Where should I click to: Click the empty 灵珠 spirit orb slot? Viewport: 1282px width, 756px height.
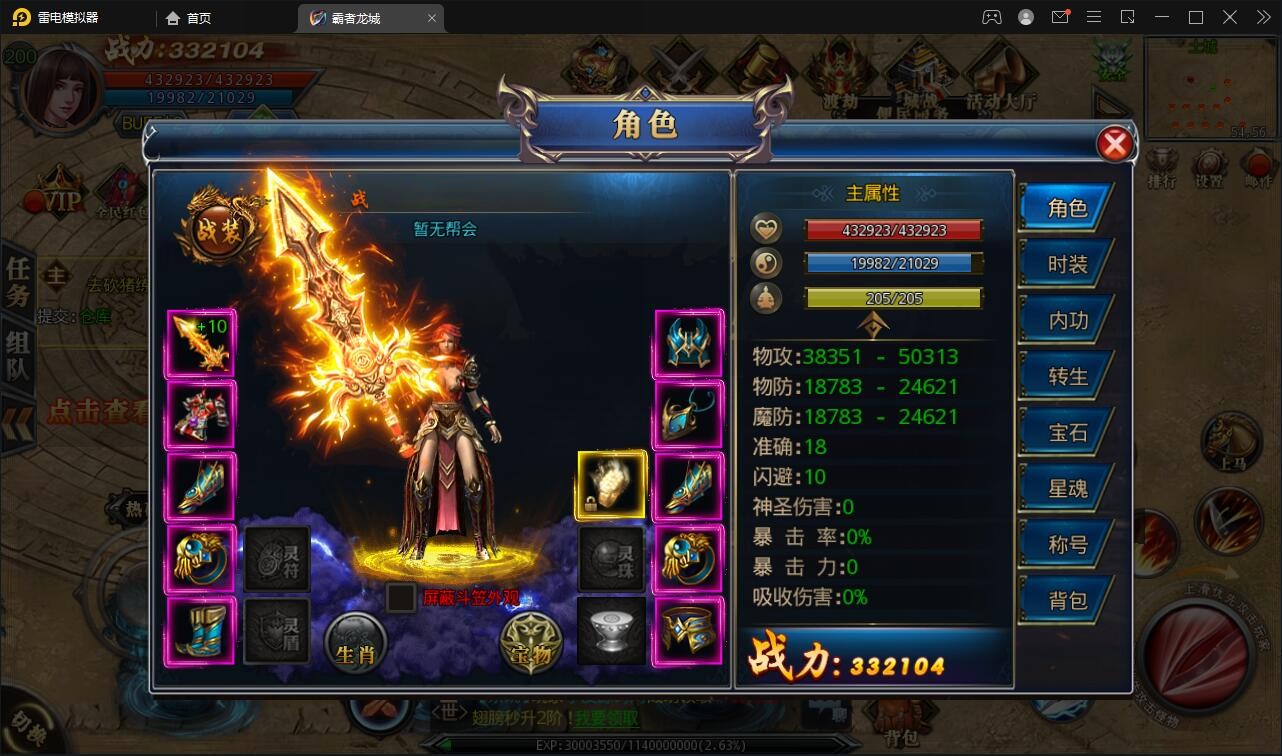coord(610,558)
